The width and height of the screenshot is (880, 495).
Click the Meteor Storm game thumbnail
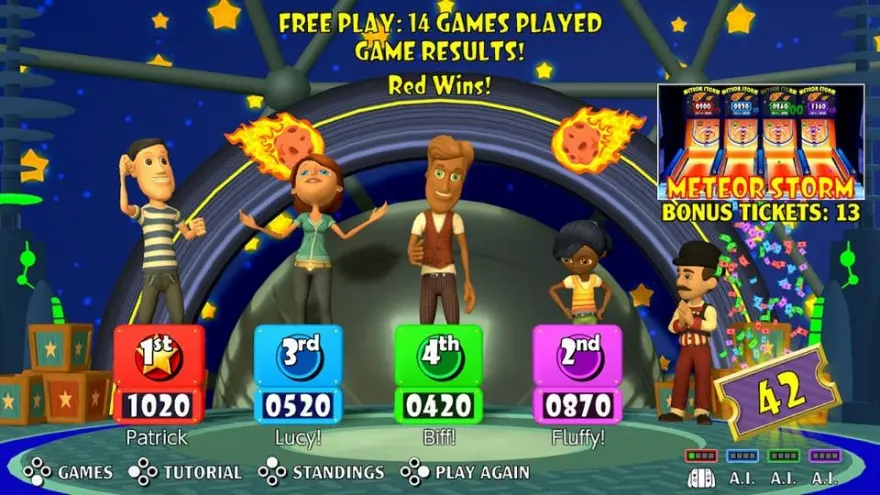coord(760,141)
